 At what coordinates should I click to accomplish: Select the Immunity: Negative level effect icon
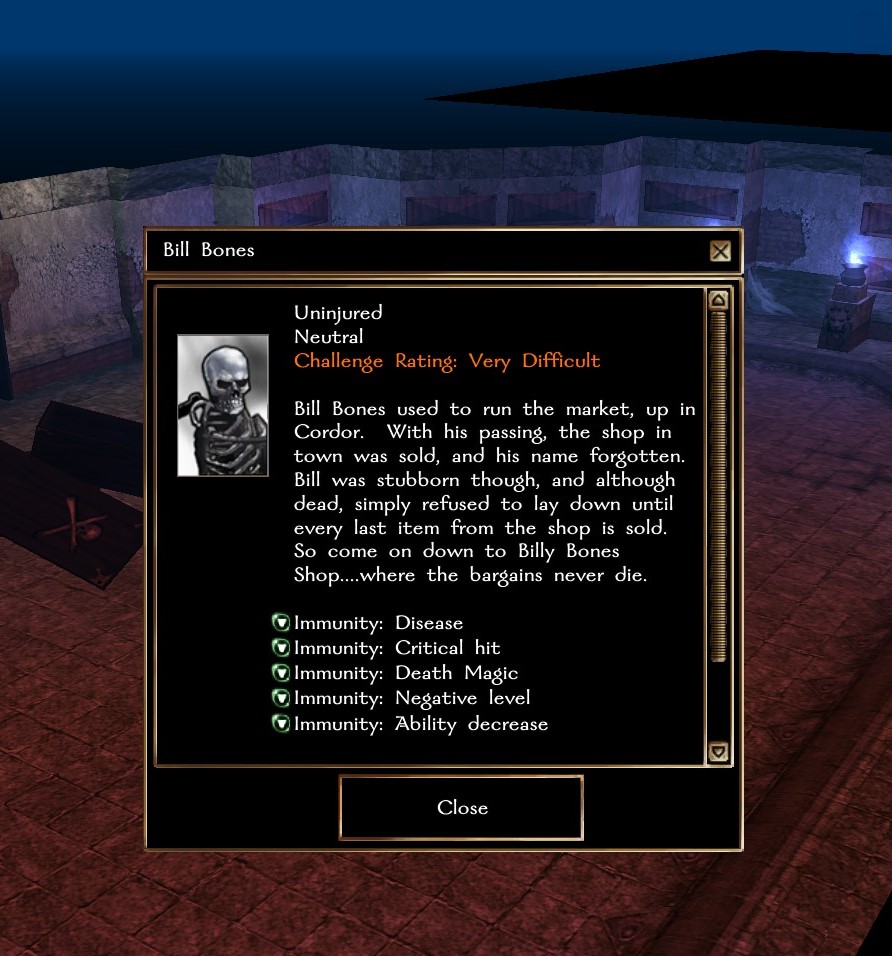tap(281, 698)
